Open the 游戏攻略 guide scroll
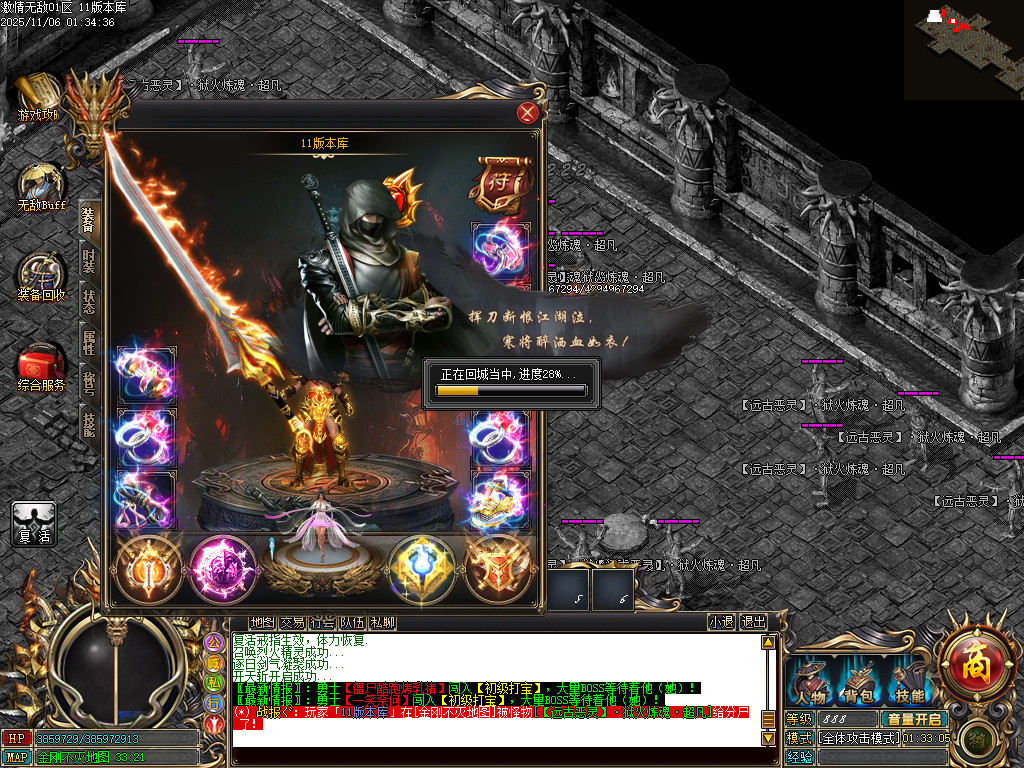The width and height of the screenshot is (1024, 768). [38, 97]
